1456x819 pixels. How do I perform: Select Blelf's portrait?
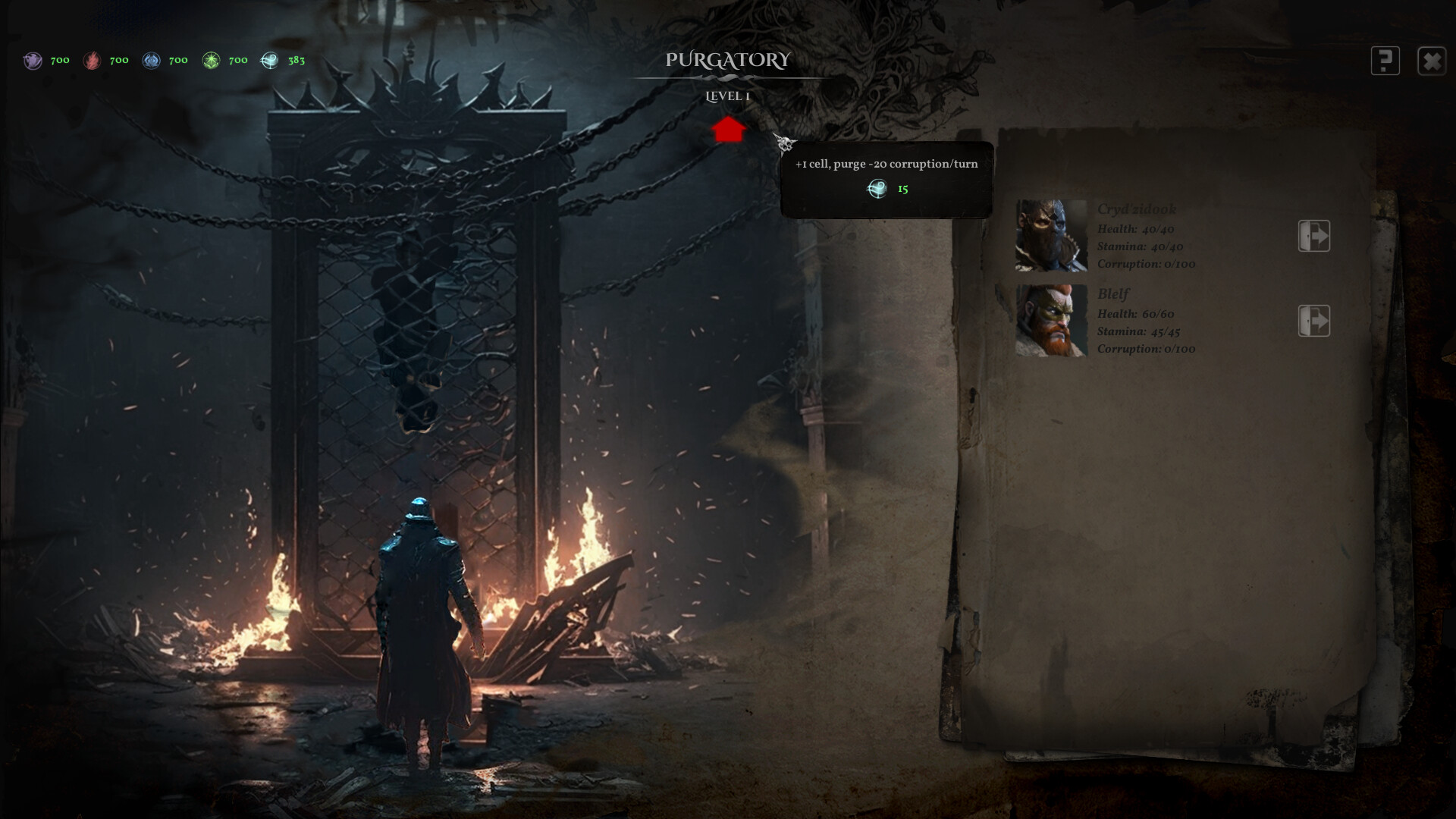pyautogui.click(x=1051, y=321)
